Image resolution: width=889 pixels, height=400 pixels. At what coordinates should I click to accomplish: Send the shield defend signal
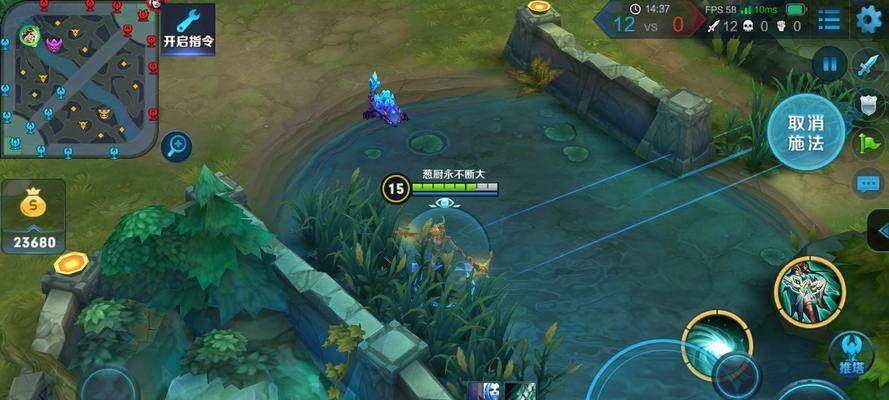(x=867, y=105)
